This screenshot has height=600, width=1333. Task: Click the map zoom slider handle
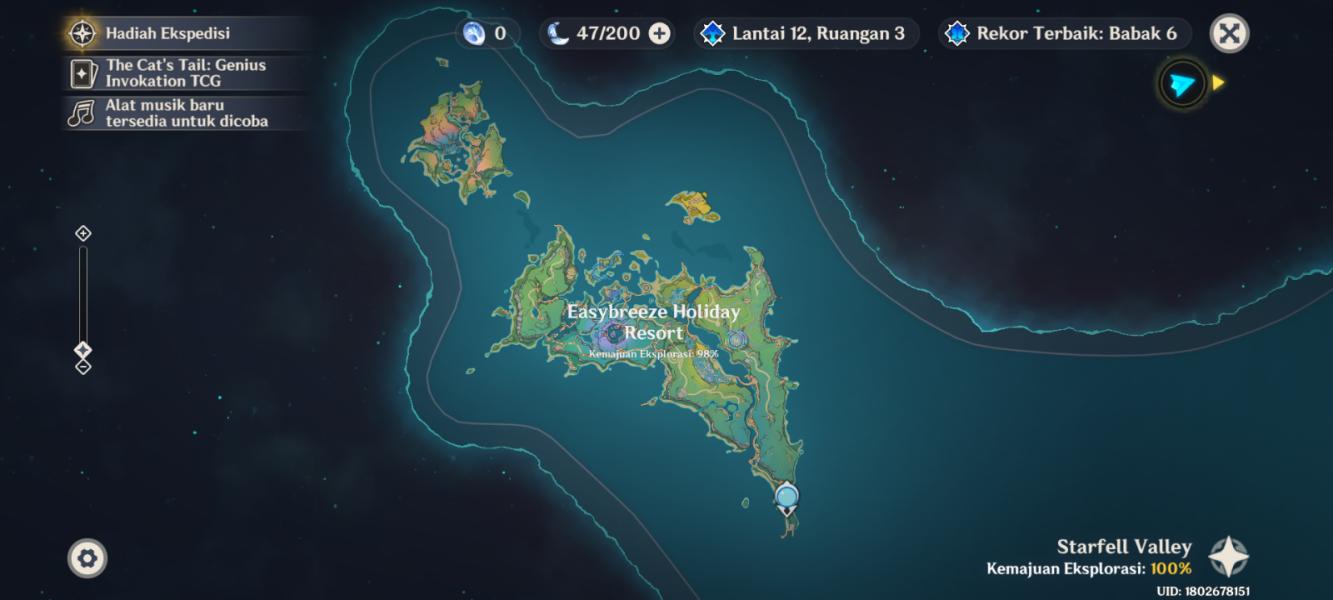pos(83,350)
